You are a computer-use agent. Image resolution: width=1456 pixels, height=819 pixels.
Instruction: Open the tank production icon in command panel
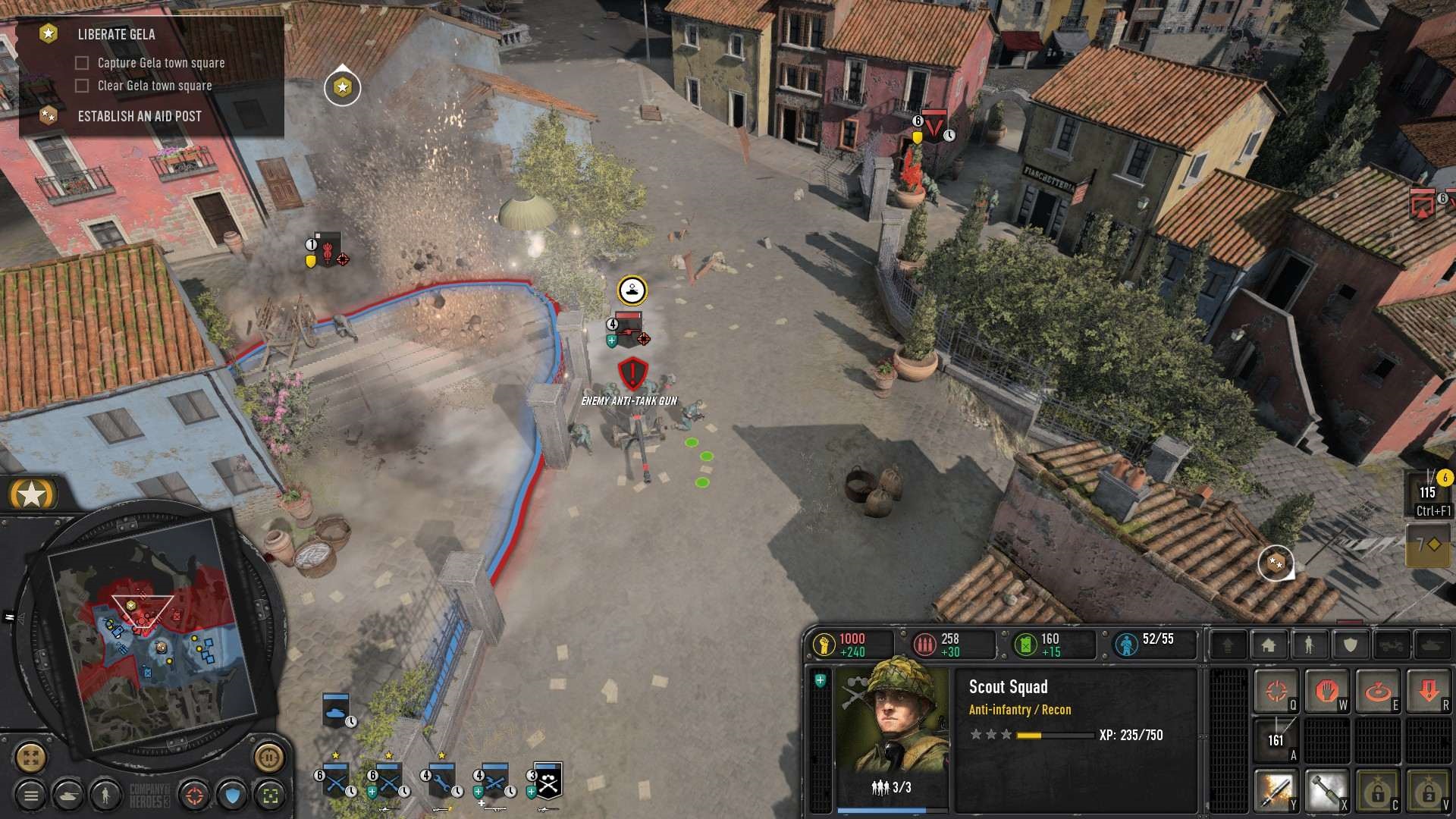(x=1432, y=645)
